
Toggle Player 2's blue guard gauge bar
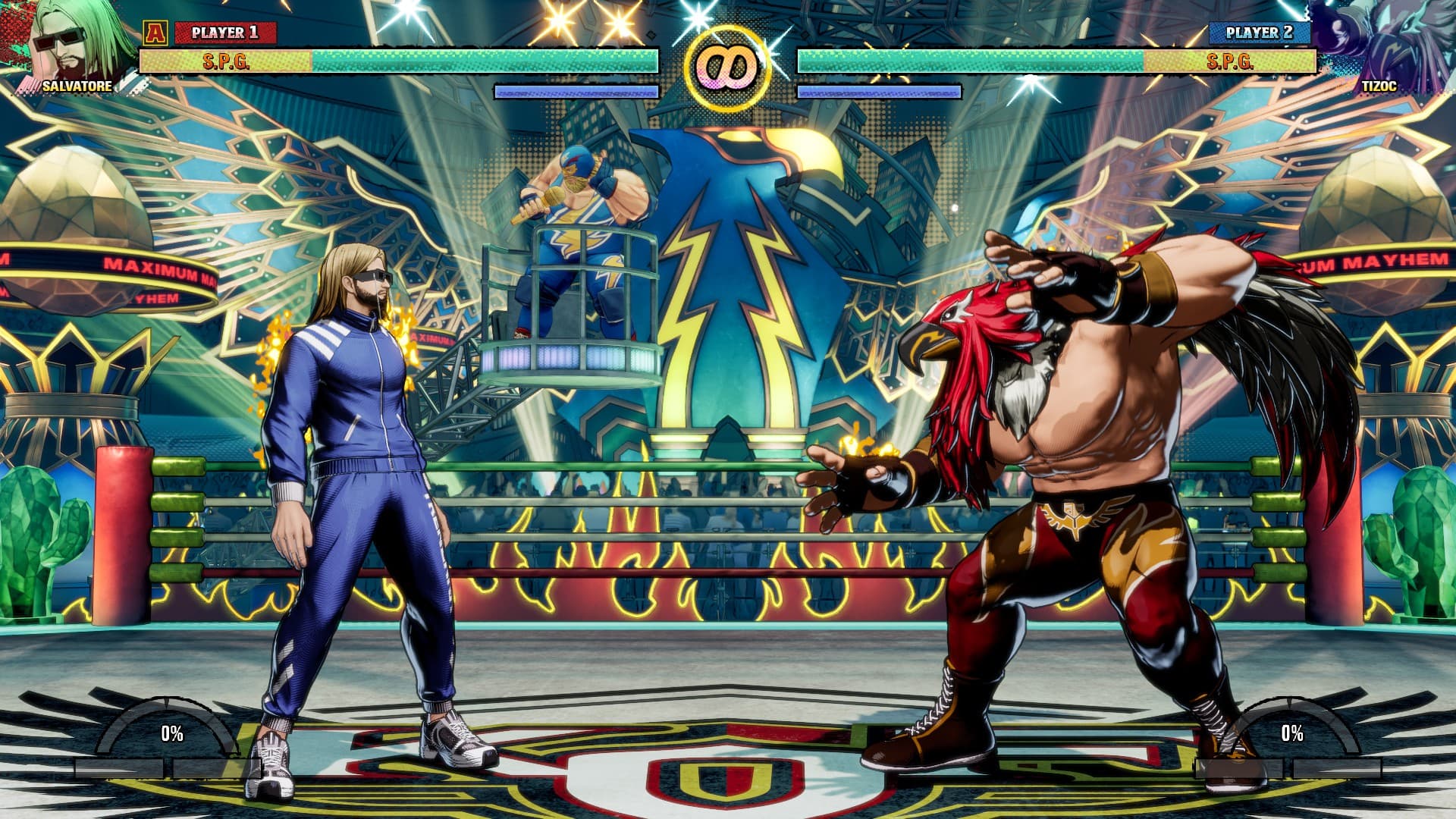tap(880, 91)
